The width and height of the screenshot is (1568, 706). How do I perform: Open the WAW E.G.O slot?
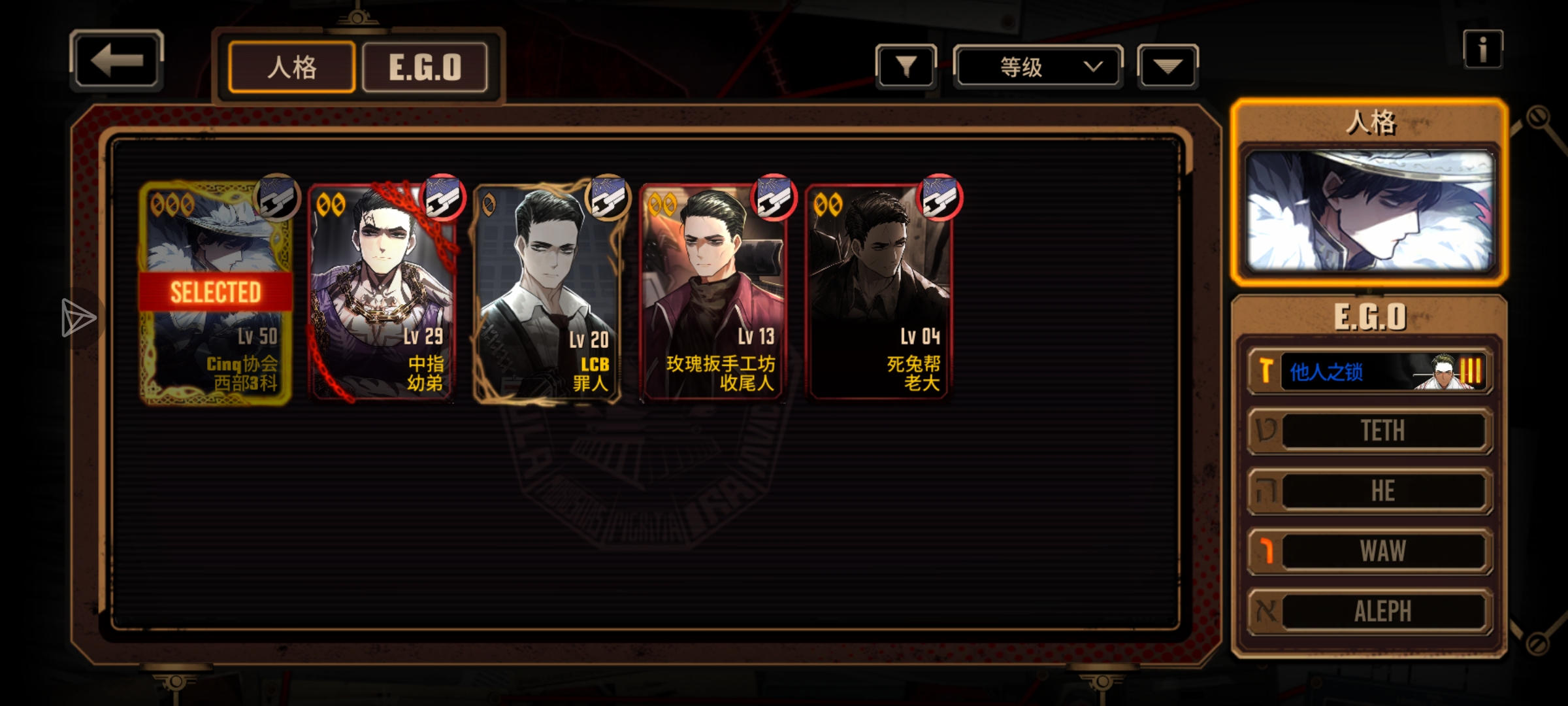pyautogui.click(x=1371, y=551)
